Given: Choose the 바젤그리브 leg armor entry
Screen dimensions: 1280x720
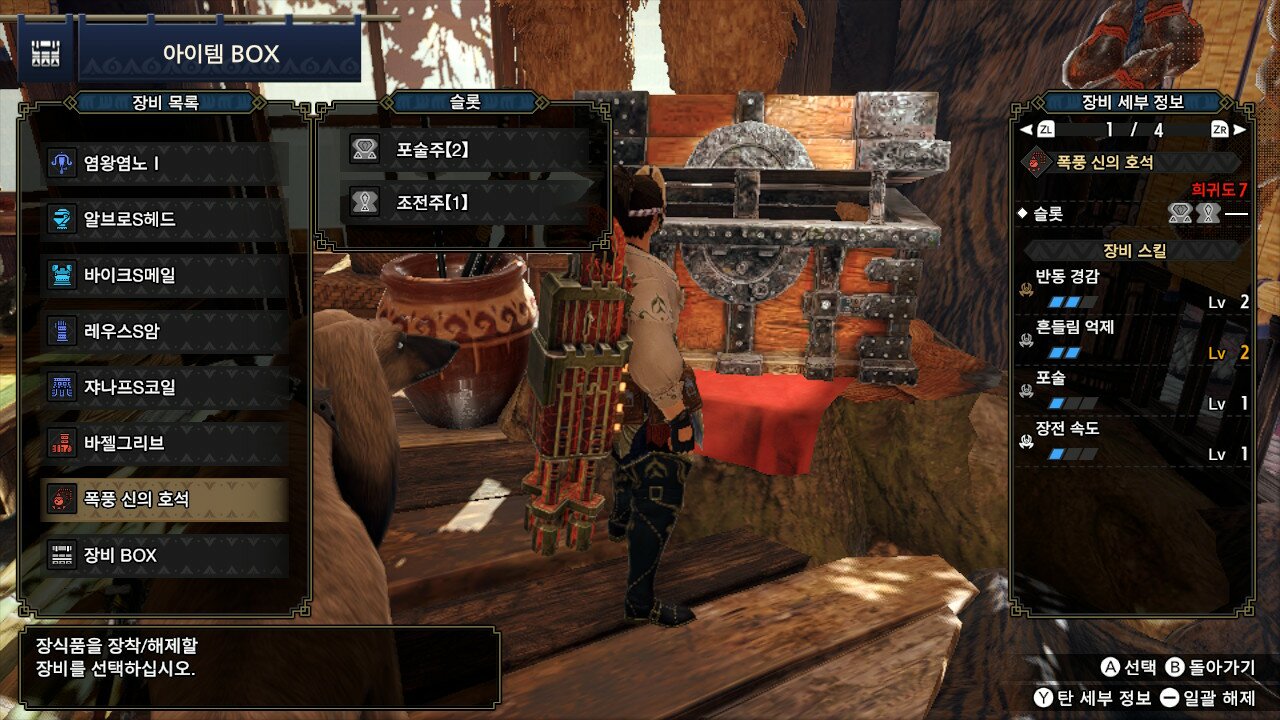Looking at the screenshot, I should tap(165, 443).
